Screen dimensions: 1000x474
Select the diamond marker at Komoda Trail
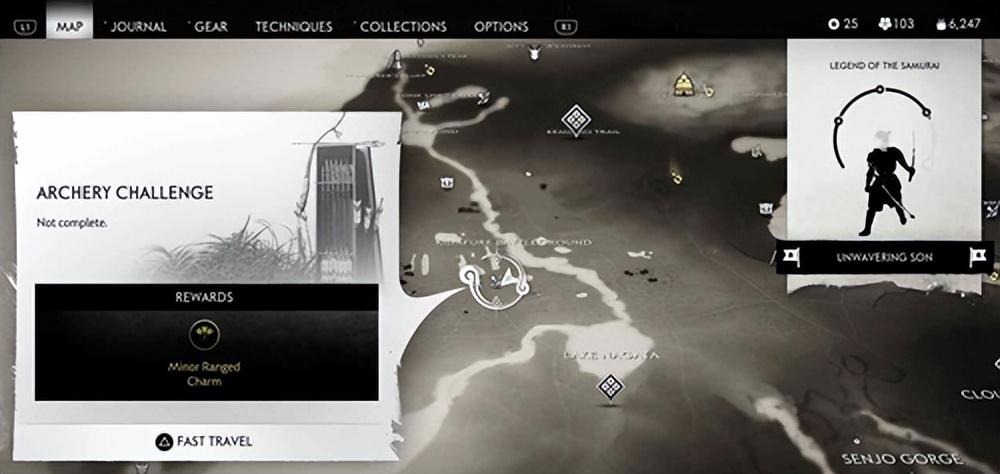576,118
